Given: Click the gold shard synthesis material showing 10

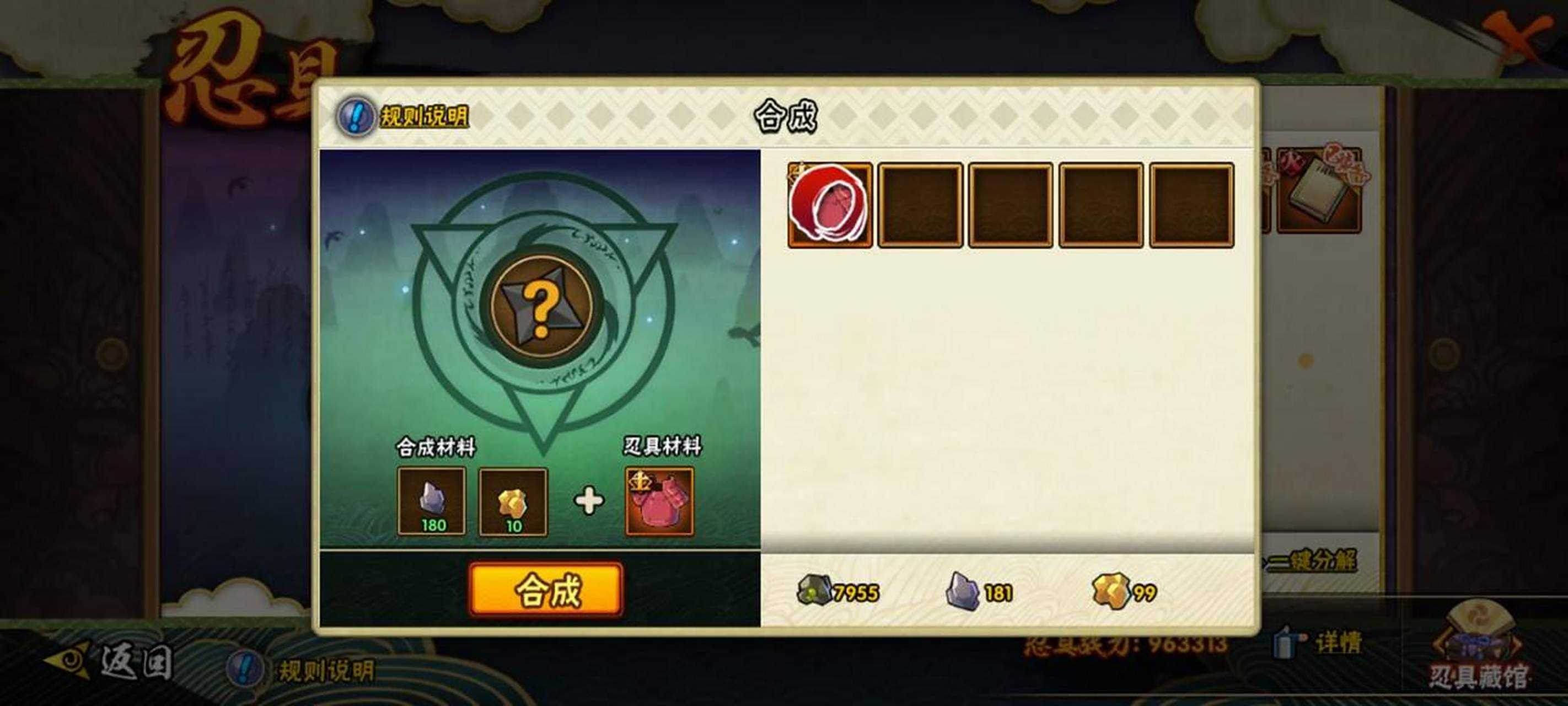Looking at the screenshot, I should click(514, 502).
